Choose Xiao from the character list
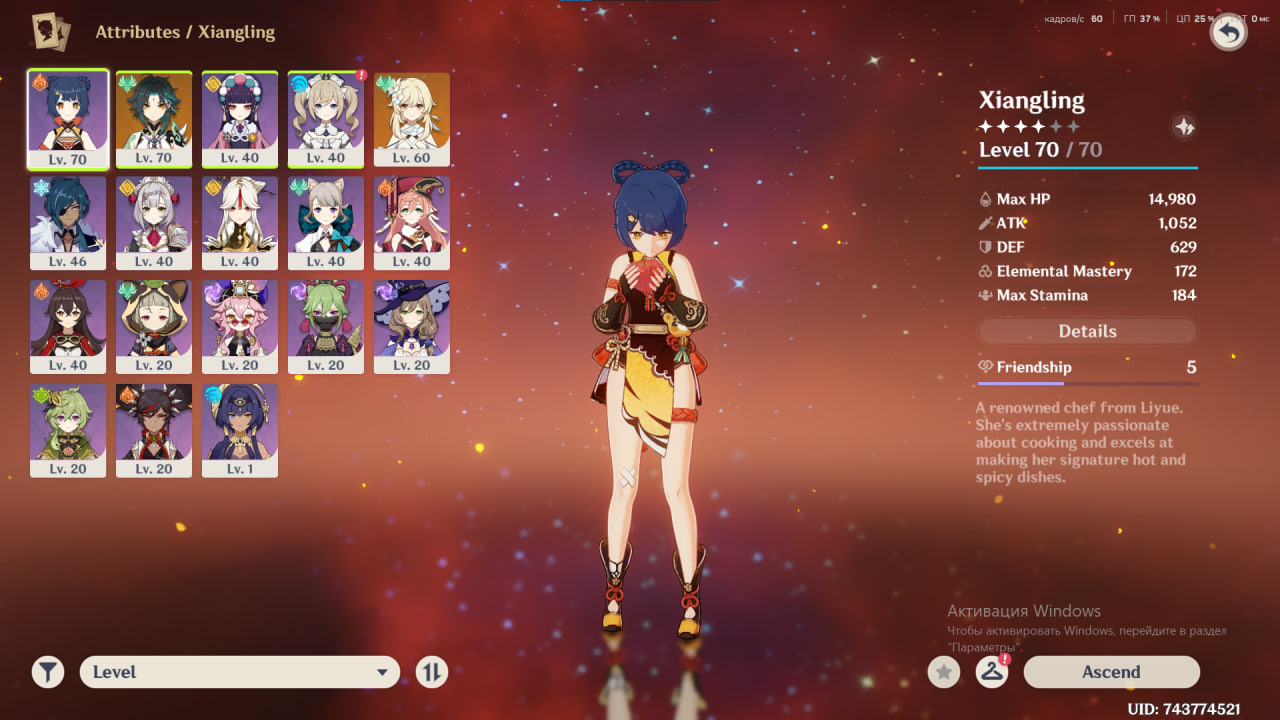This screenshot has width=1280, height=720. coord(154,119)
